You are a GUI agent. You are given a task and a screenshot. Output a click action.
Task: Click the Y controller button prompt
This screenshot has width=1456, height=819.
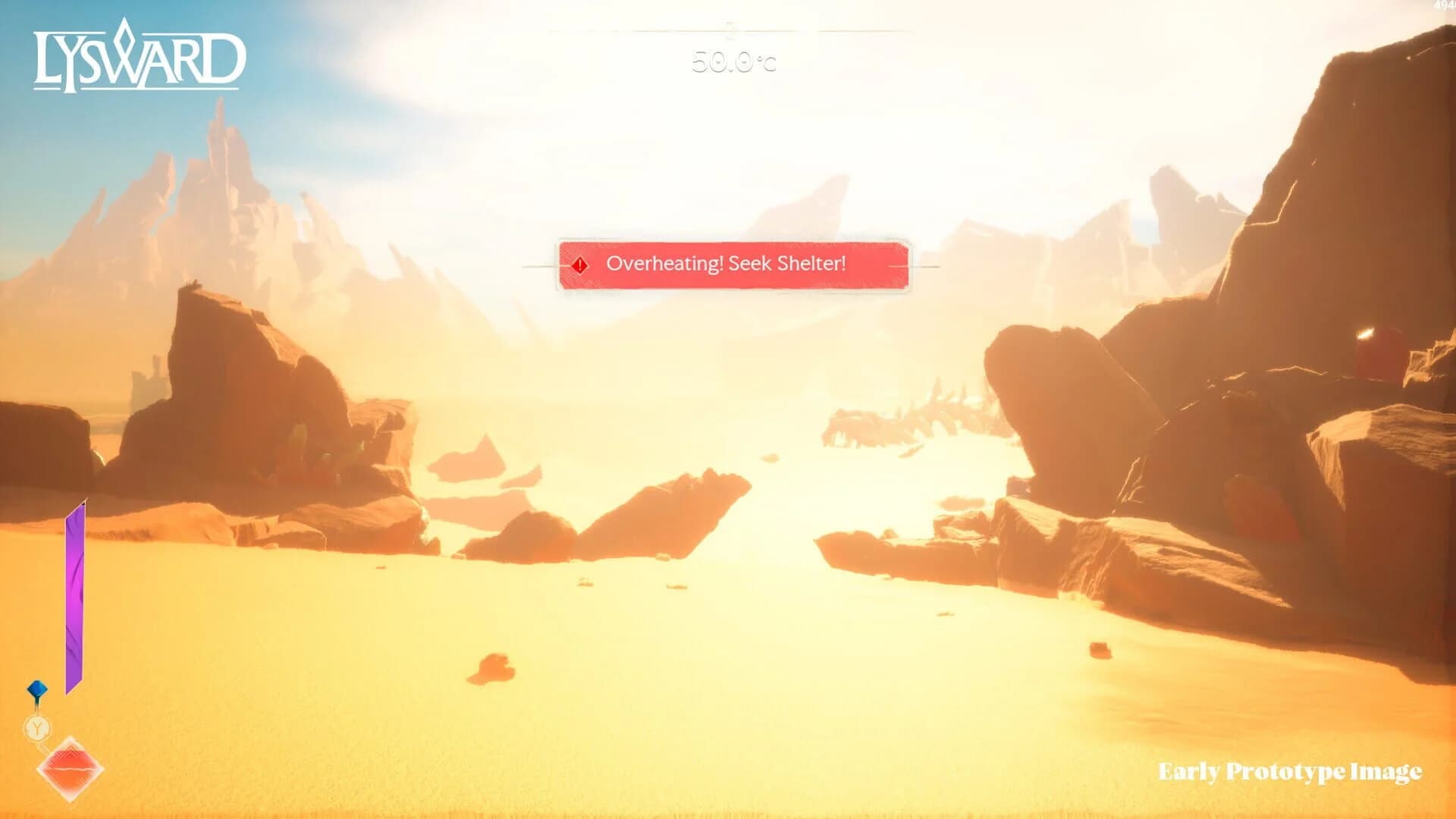pos(36,726)
